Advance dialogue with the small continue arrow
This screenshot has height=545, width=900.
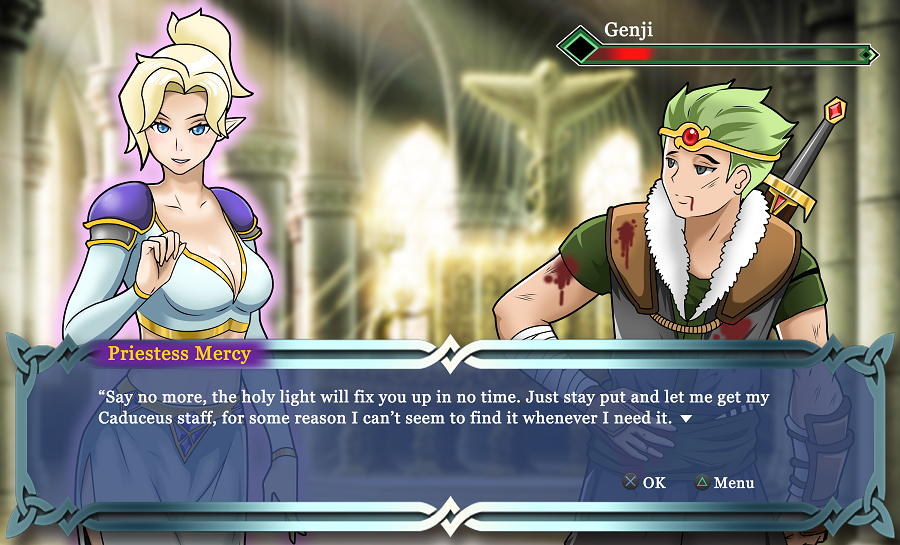coord(686,418)
